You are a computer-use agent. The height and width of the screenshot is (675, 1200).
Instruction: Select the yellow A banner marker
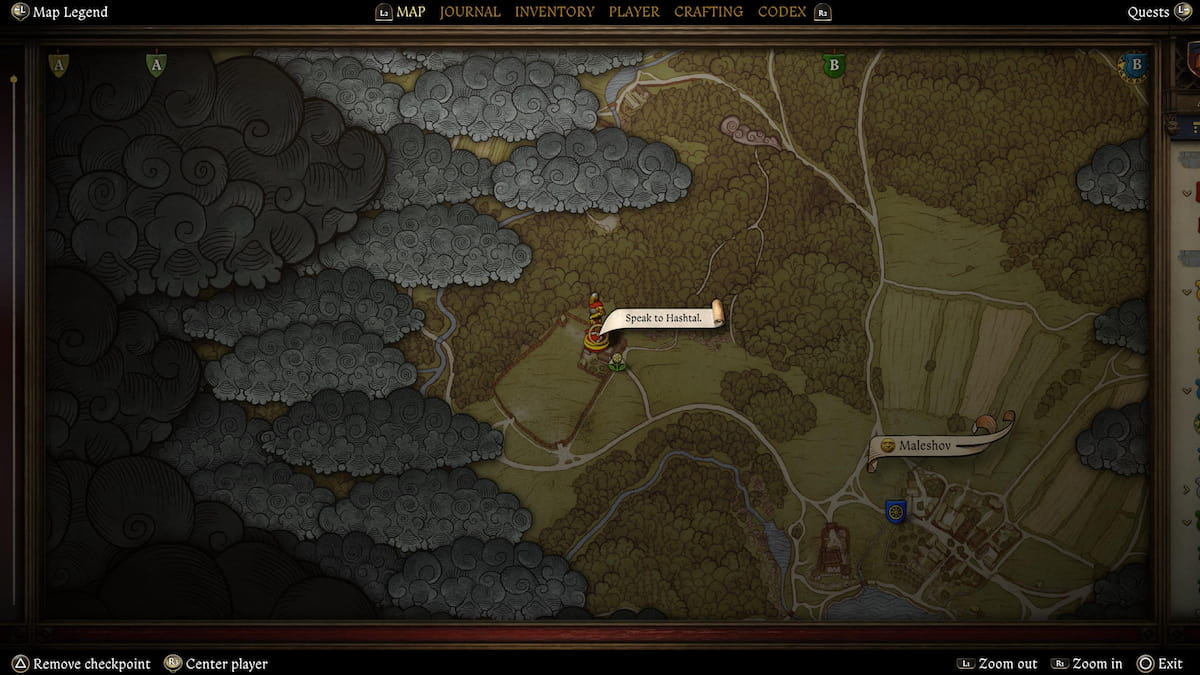pyautogui.click(x=59, y=66)
